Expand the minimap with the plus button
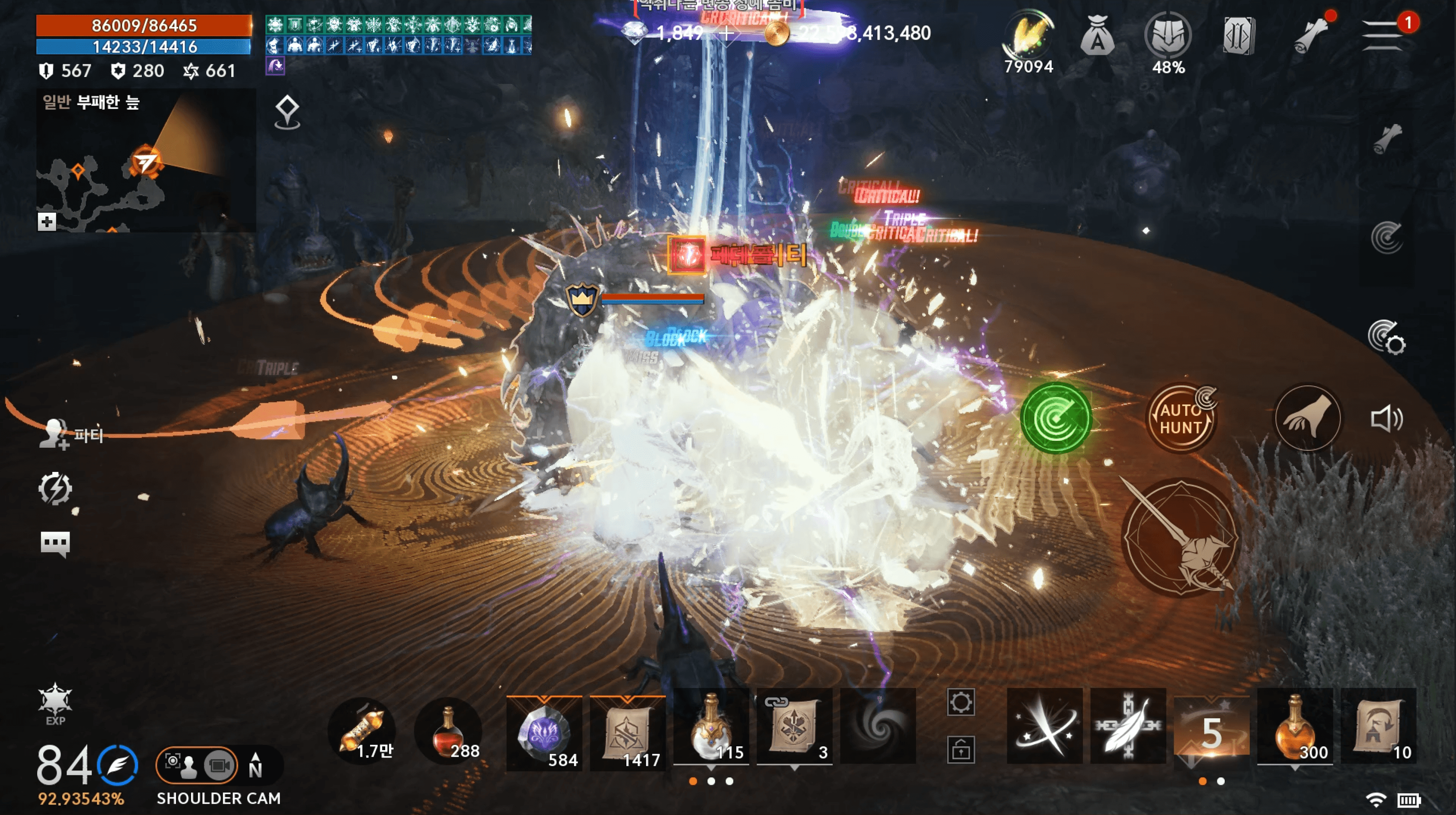The width and height of the screenshot is (1456, 815). pyautogui.click(x=47, y=222)
